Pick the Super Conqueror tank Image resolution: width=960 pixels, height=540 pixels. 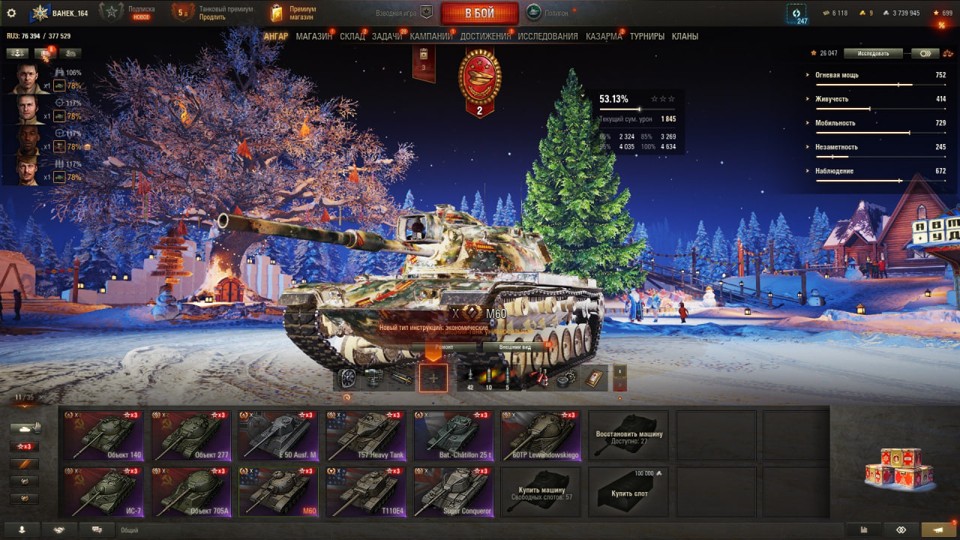[x=452, y=492]
